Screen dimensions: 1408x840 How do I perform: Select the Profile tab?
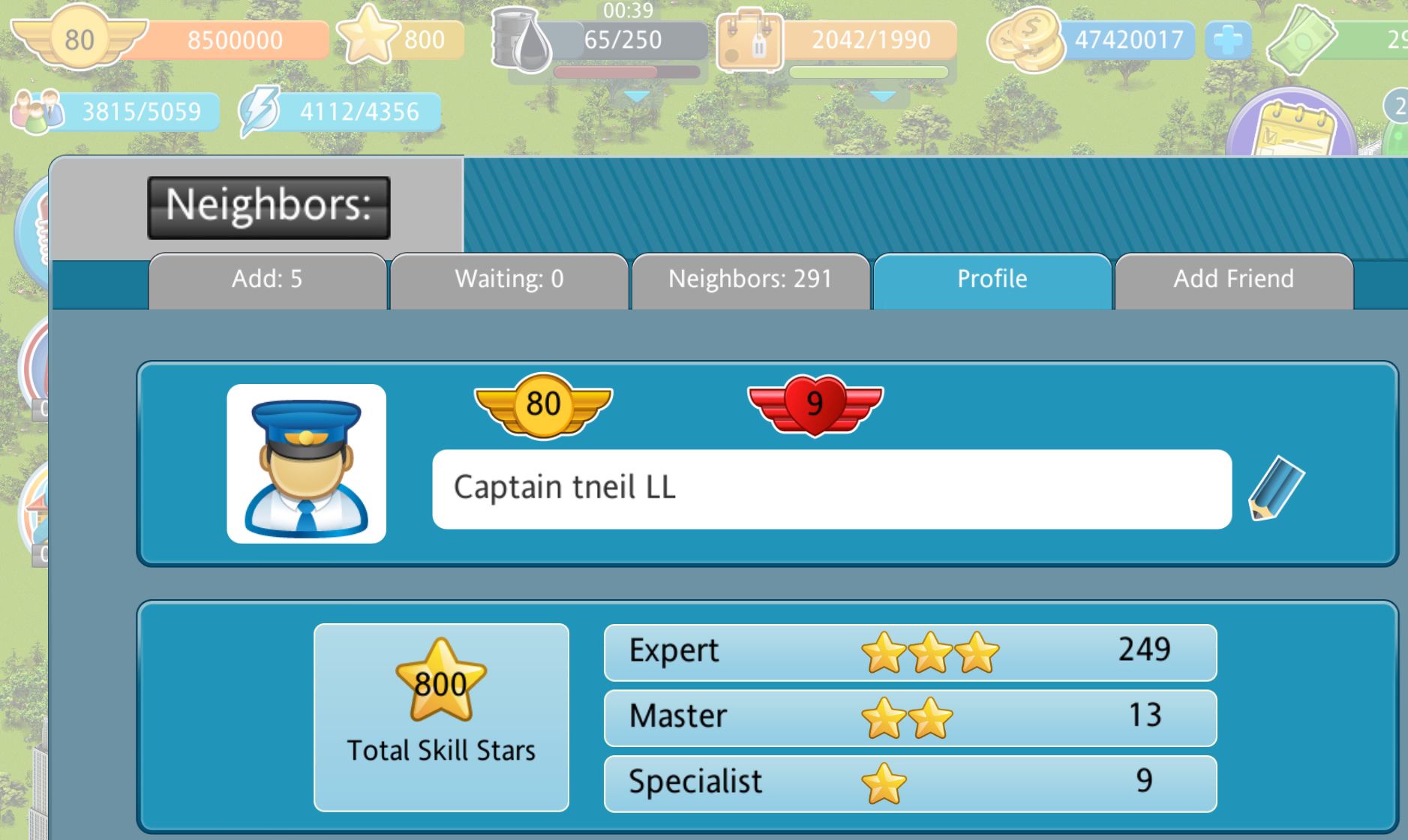pos(992,280)
